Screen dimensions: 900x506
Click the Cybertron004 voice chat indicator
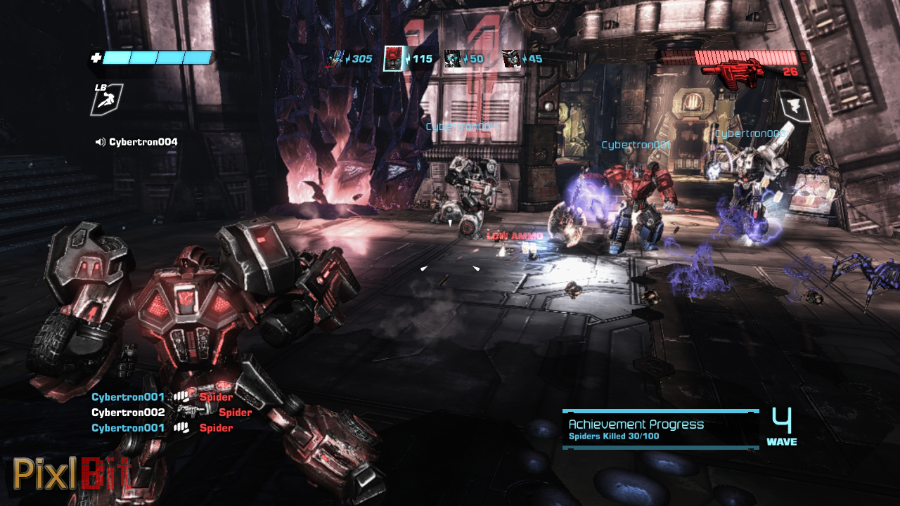click(136, 142)
